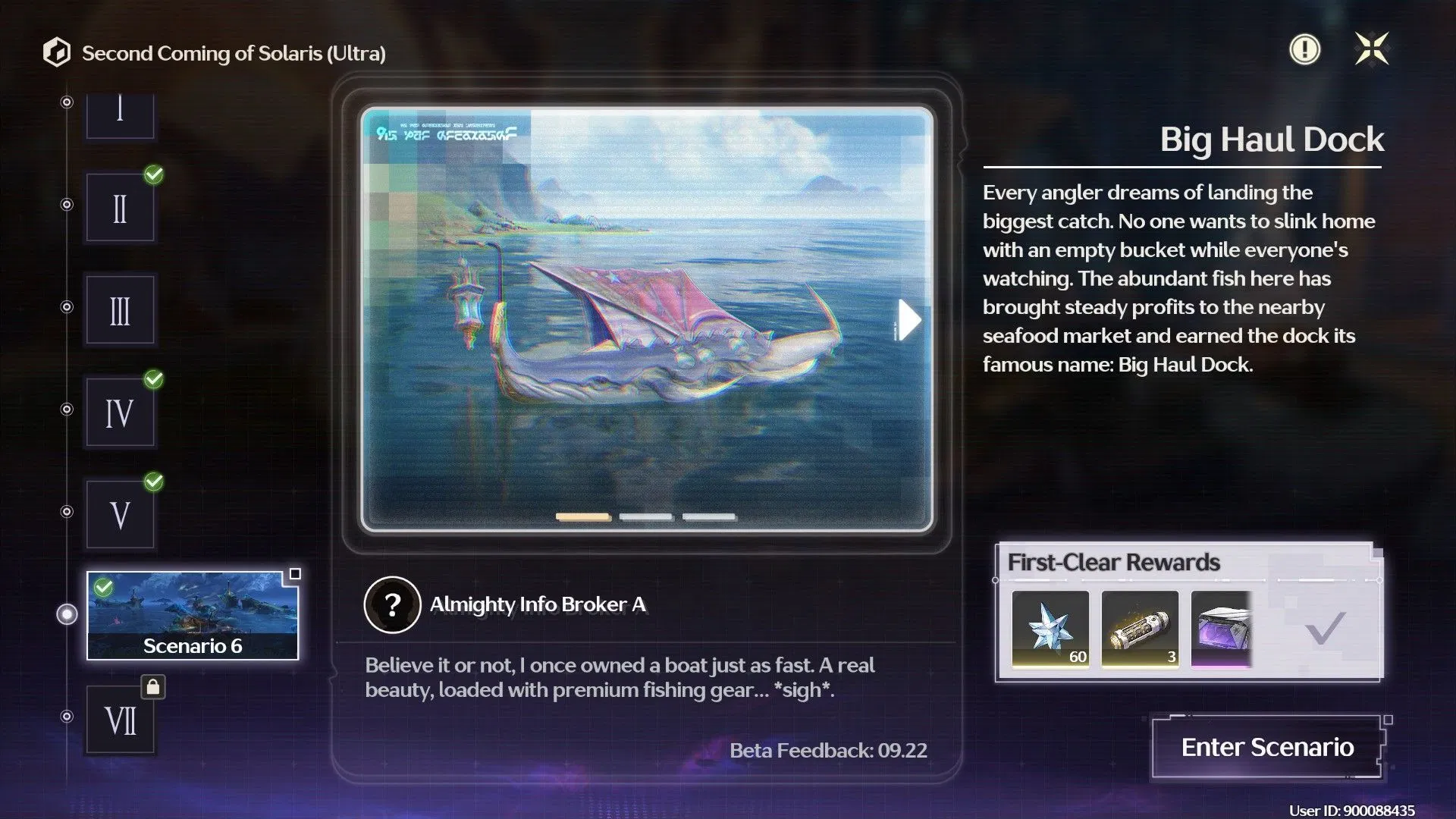Screen dimensions: 1456x819
Task: Show the next preview image with arrow
Action: click(908, 320)
